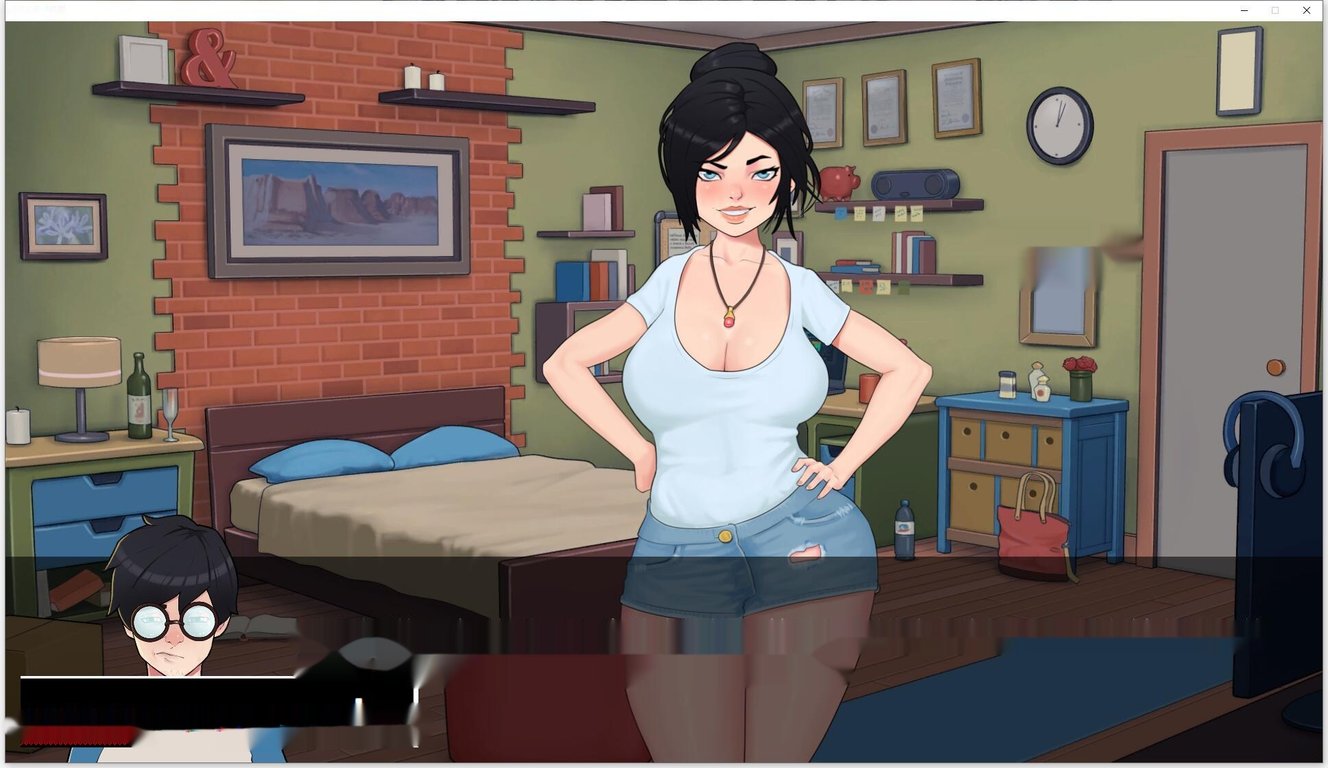This screenshot has height=768, width=1328.
Task: Minimize the game window
Action: coord(1243,10)
